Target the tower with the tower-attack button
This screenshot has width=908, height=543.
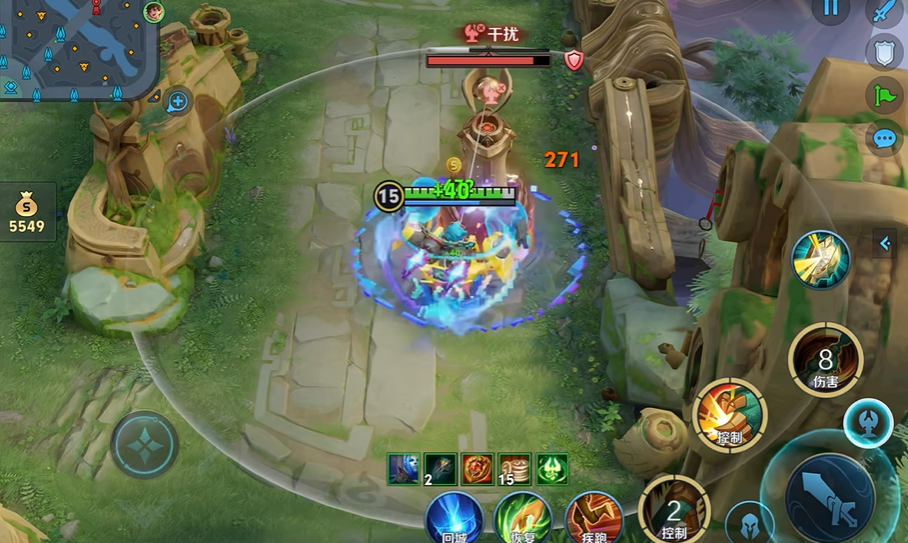coord(868,423)
